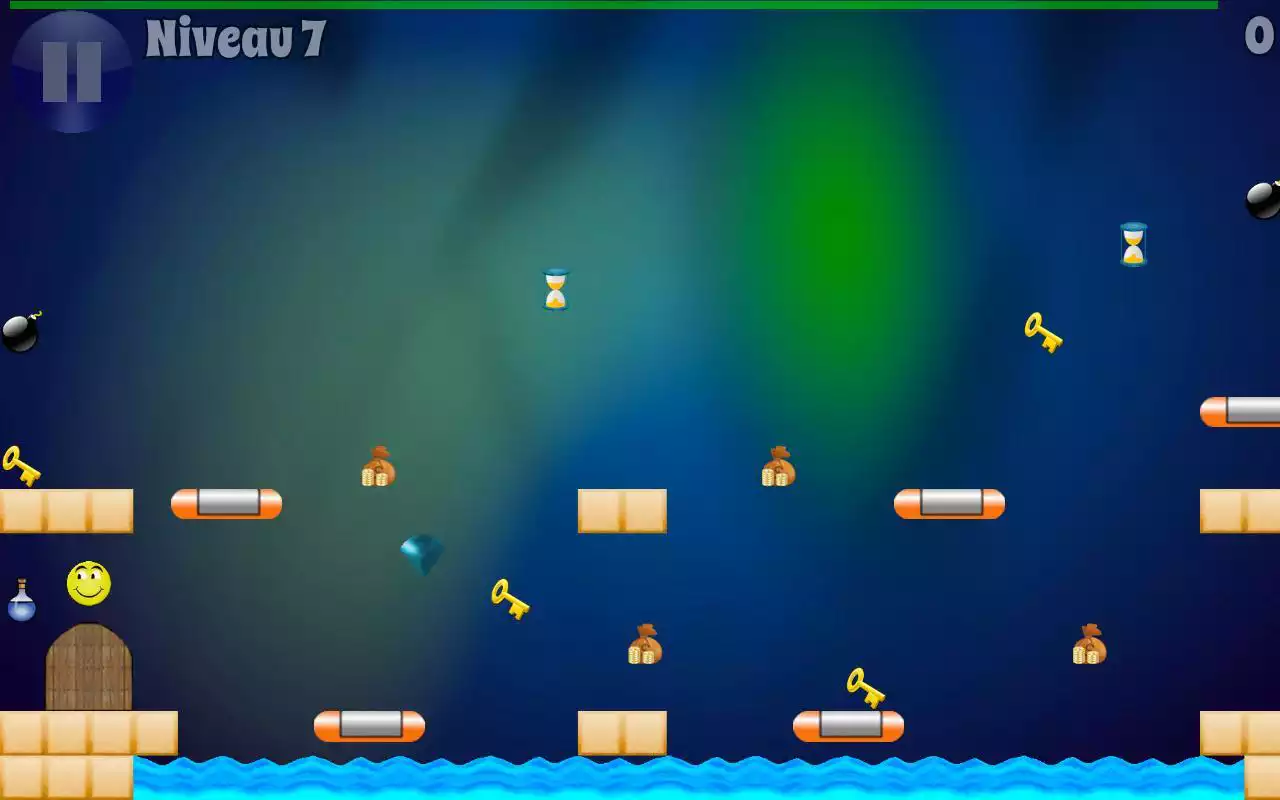Viewport: 1280px width, 800px height.
Task: Open the wooden door
Action: [x=88, y=663]
